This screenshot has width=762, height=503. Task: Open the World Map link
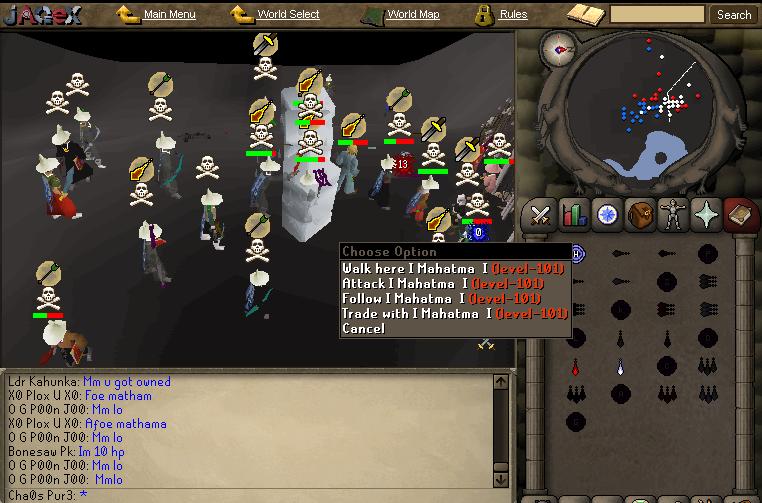412,15
